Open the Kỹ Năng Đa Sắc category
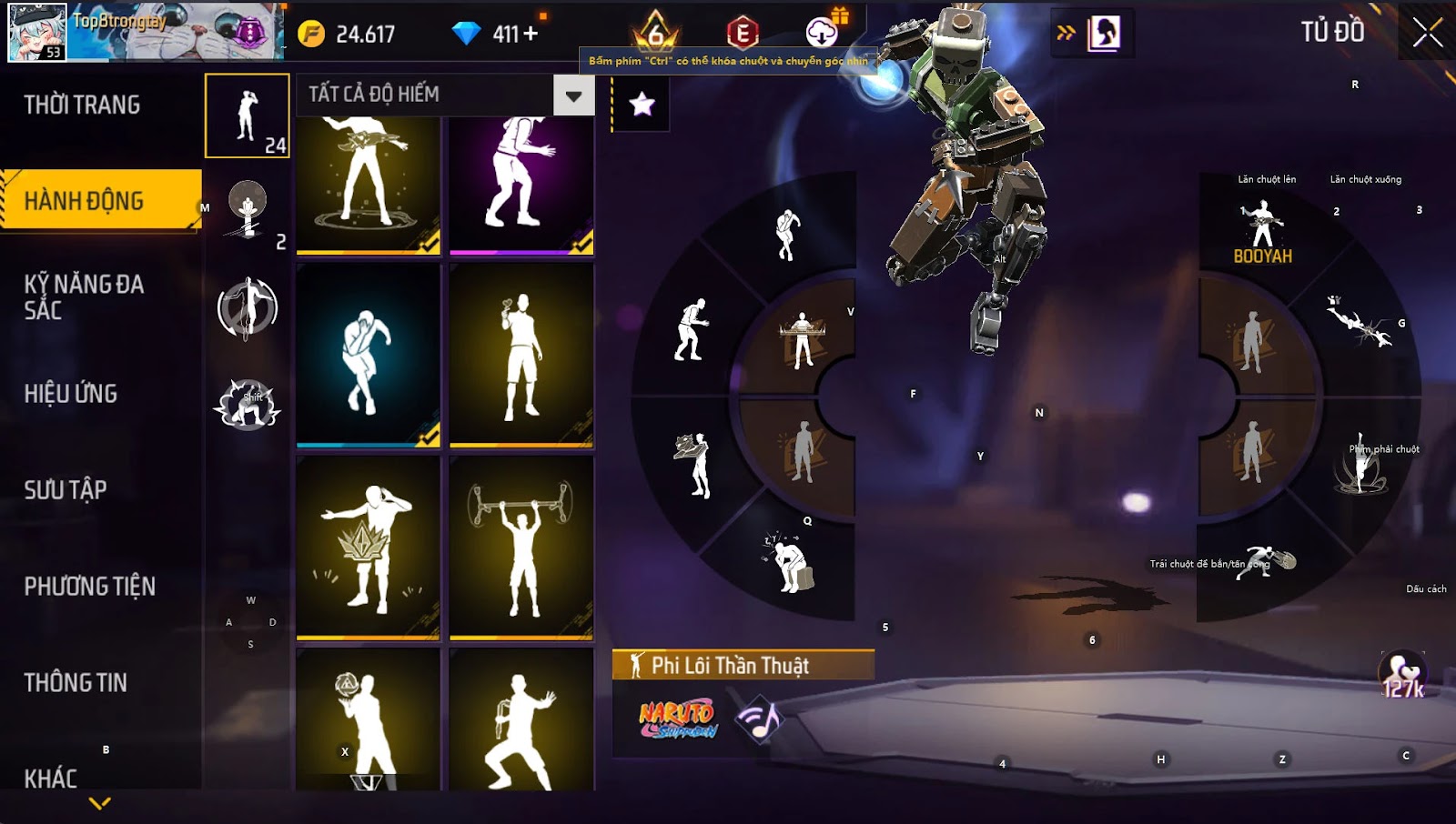This screenshot has width=1456, height=824. coord(84,296)
